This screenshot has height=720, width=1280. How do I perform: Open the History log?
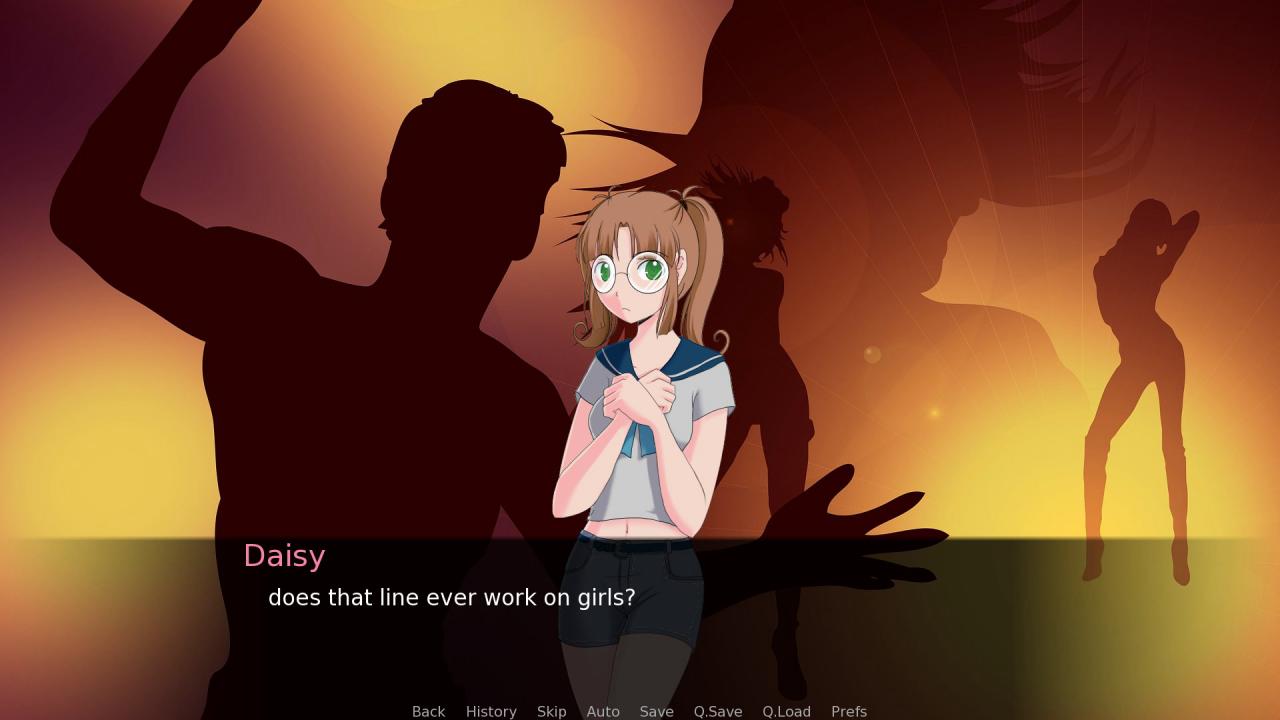(491, 711)
